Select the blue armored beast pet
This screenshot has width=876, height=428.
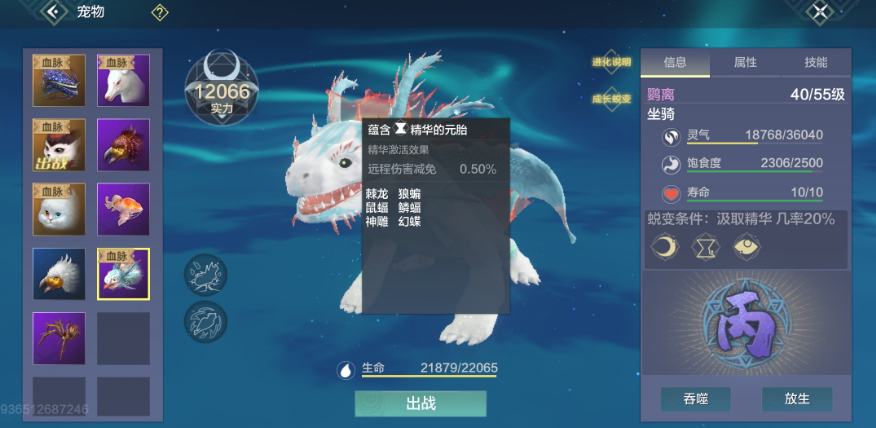(x=59, y=81)
